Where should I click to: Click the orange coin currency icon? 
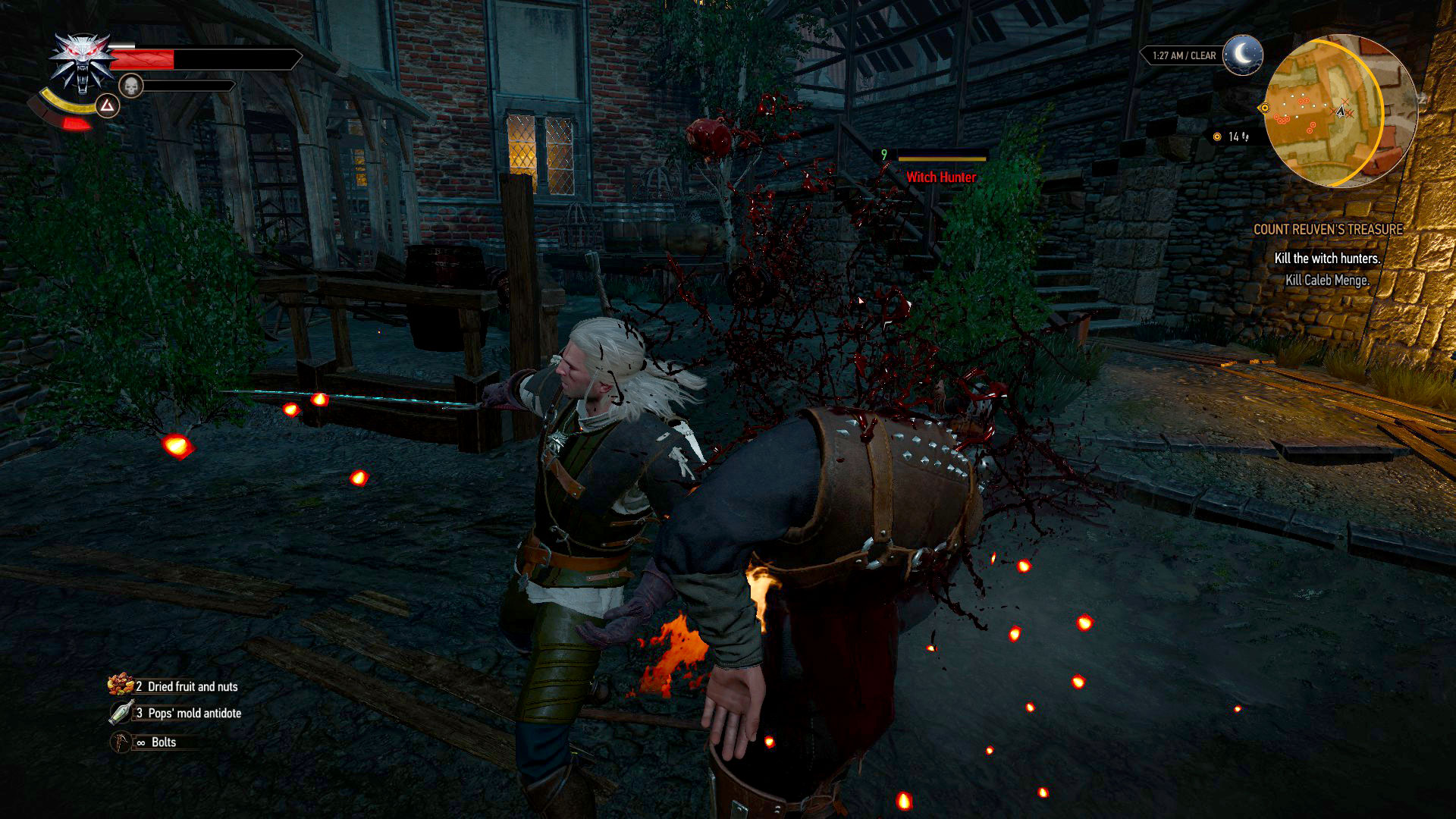(x=1218, y=135)
